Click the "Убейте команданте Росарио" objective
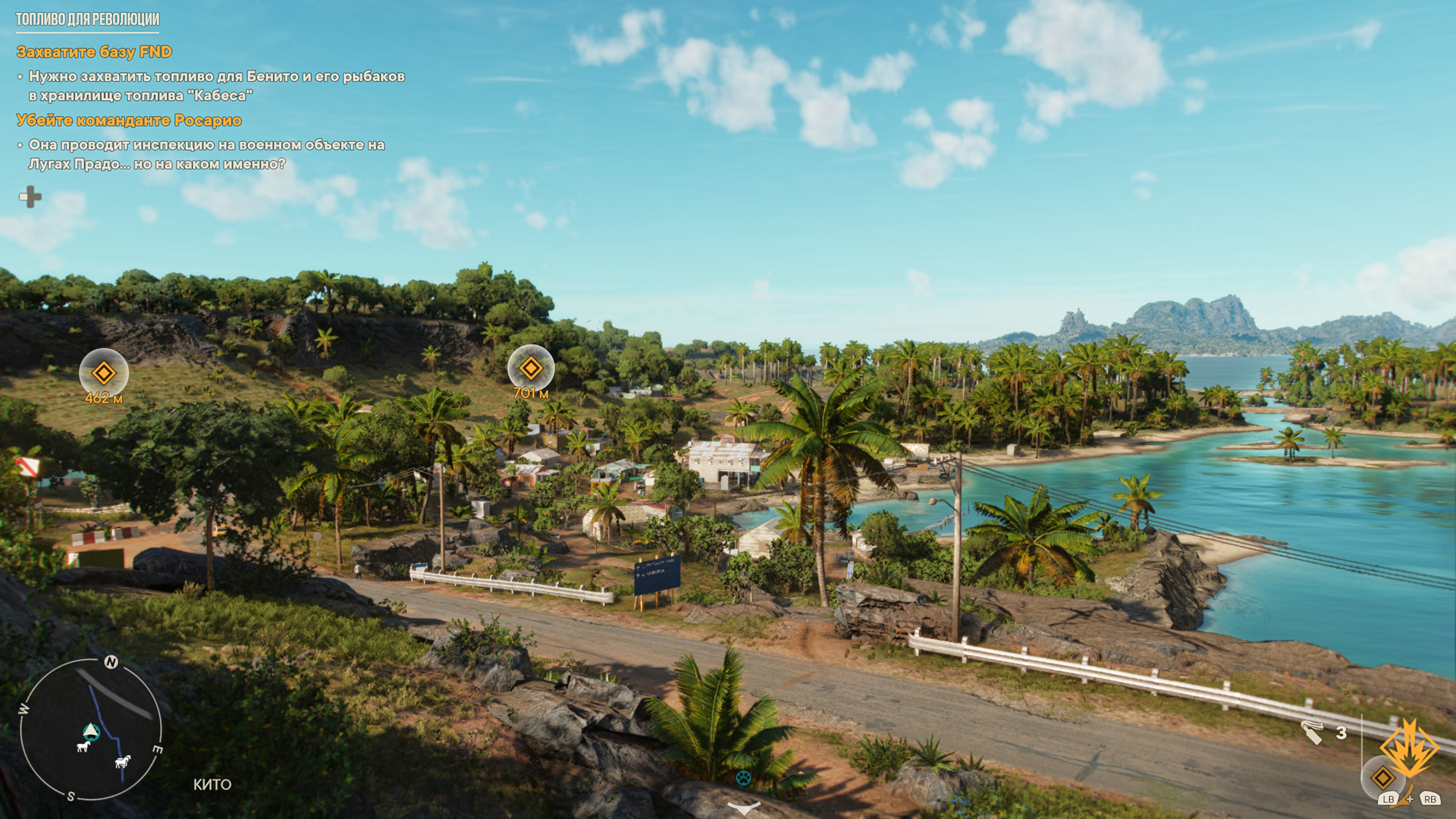 [129, 120]
